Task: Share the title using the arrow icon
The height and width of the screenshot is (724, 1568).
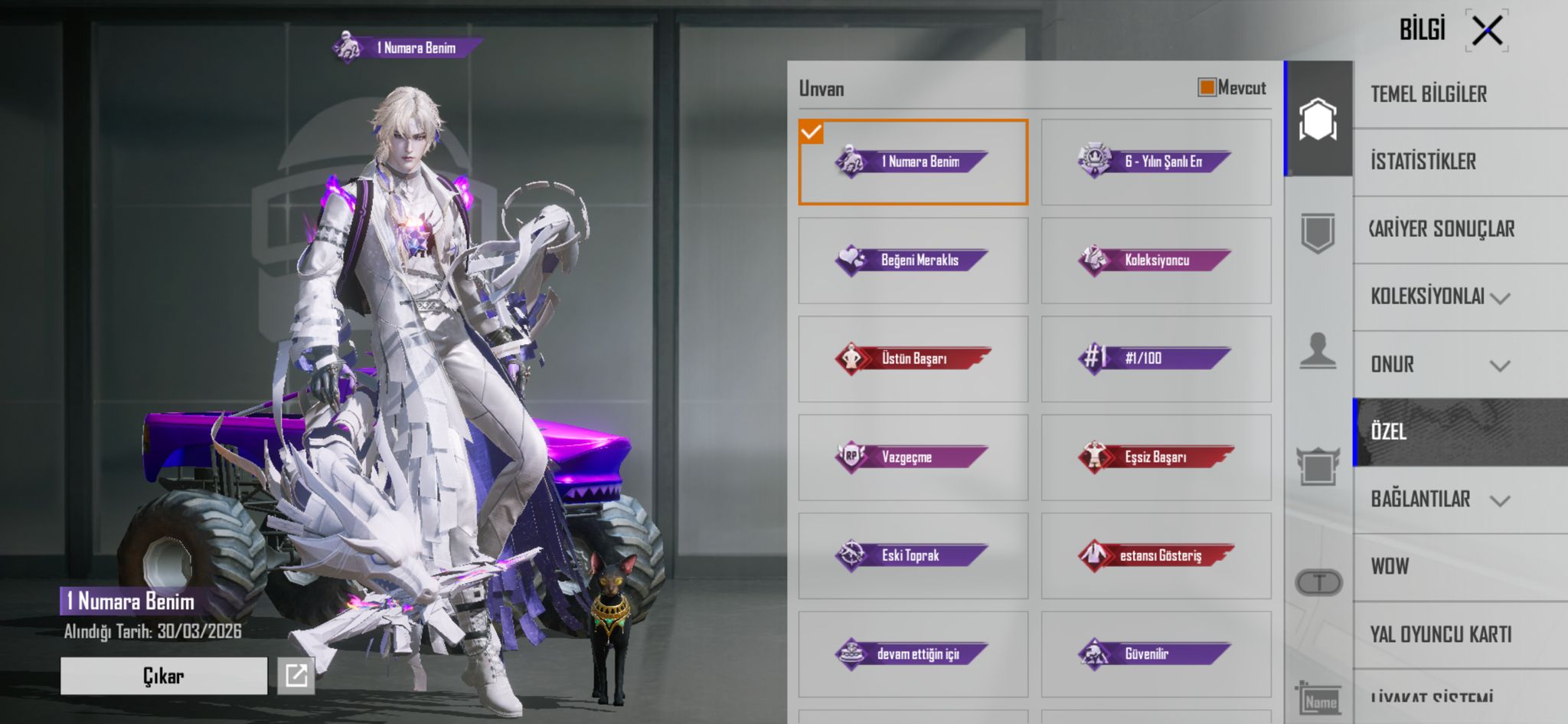Action: pyautogui.click(x=296, y=676)
